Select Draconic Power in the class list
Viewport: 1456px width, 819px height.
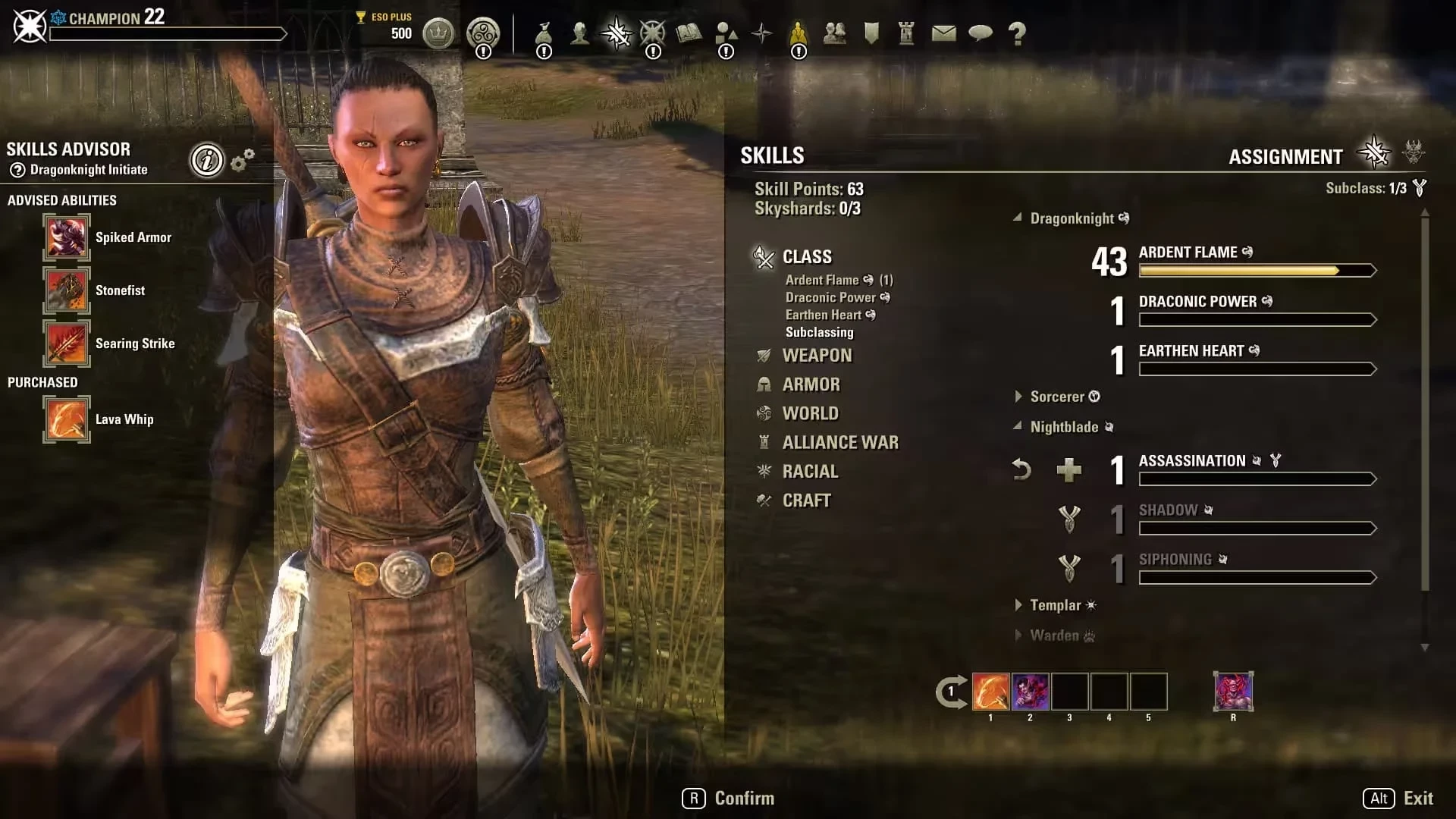[x=830, y=297]
